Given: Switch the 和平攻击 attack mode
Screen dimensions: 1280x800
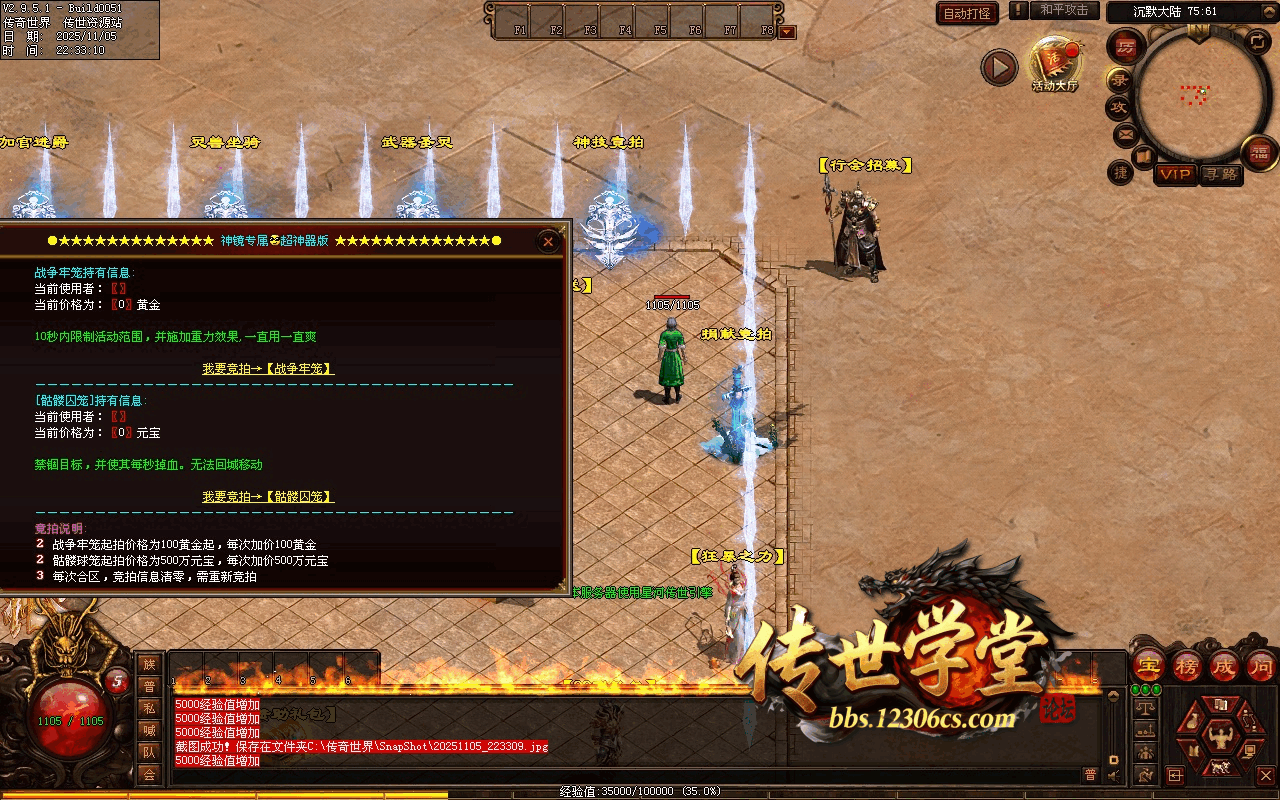Looking at the screenshot, I should (x=1063, y=10).
